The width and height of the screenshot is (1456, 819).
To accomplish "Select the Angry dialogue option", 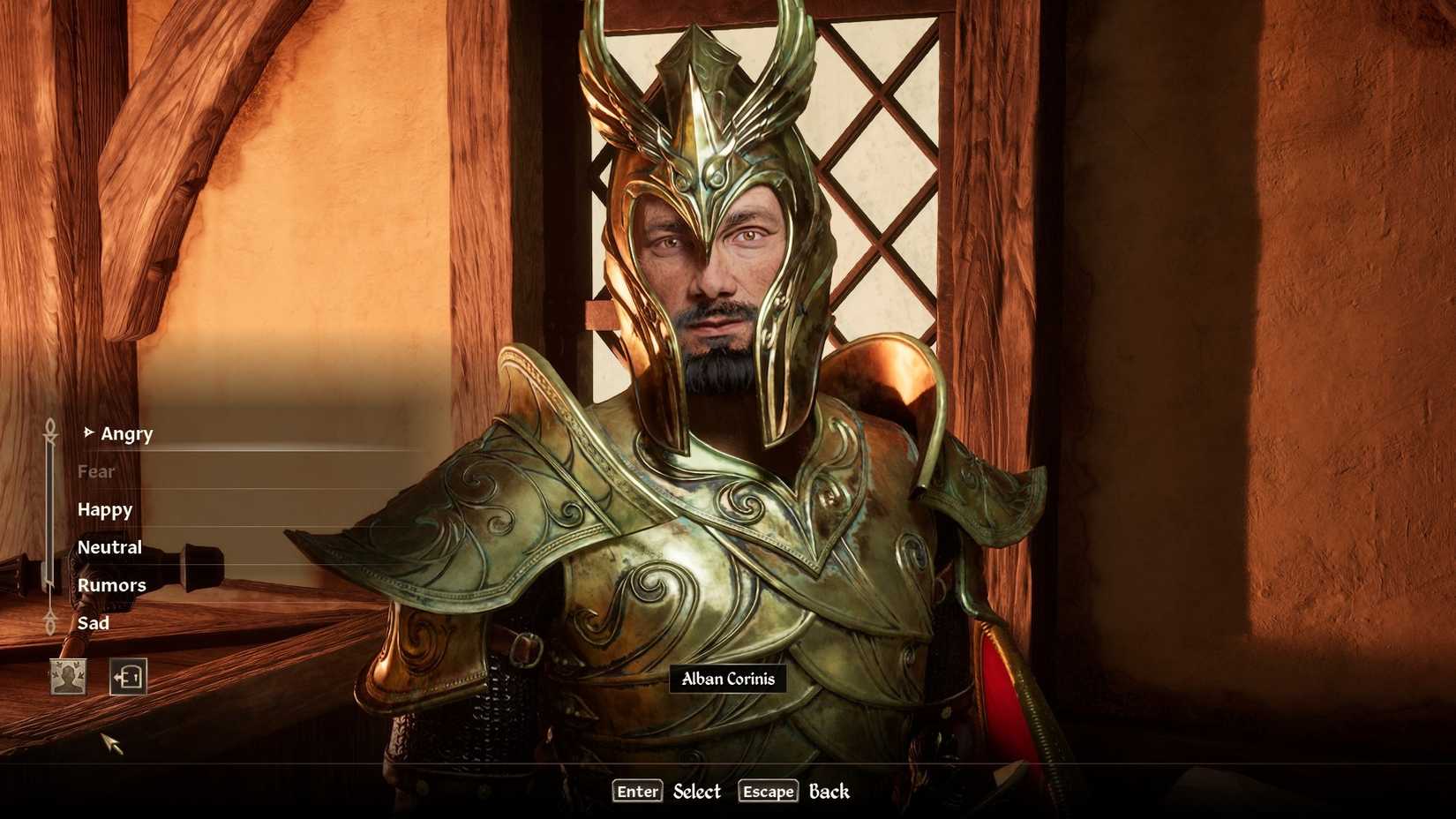I will tap(126, 433).
